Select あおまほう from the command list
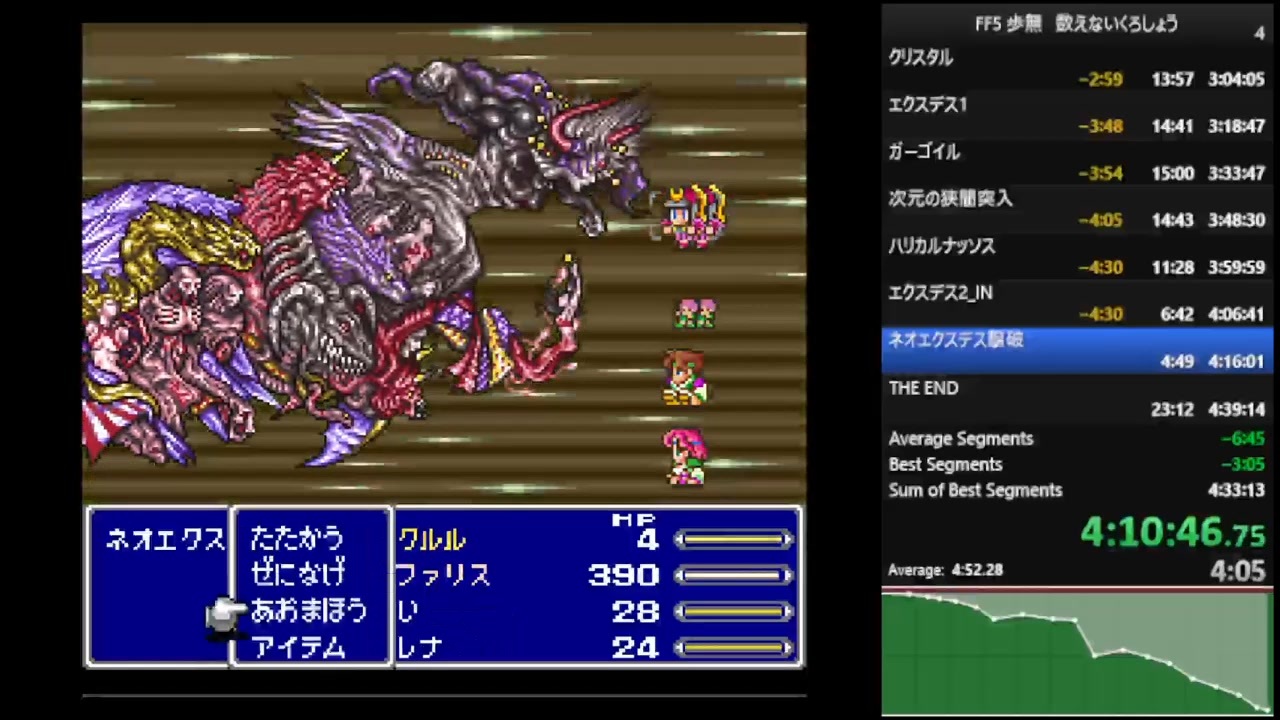This screenshot has width=1280, height=720. click(308, 612)
